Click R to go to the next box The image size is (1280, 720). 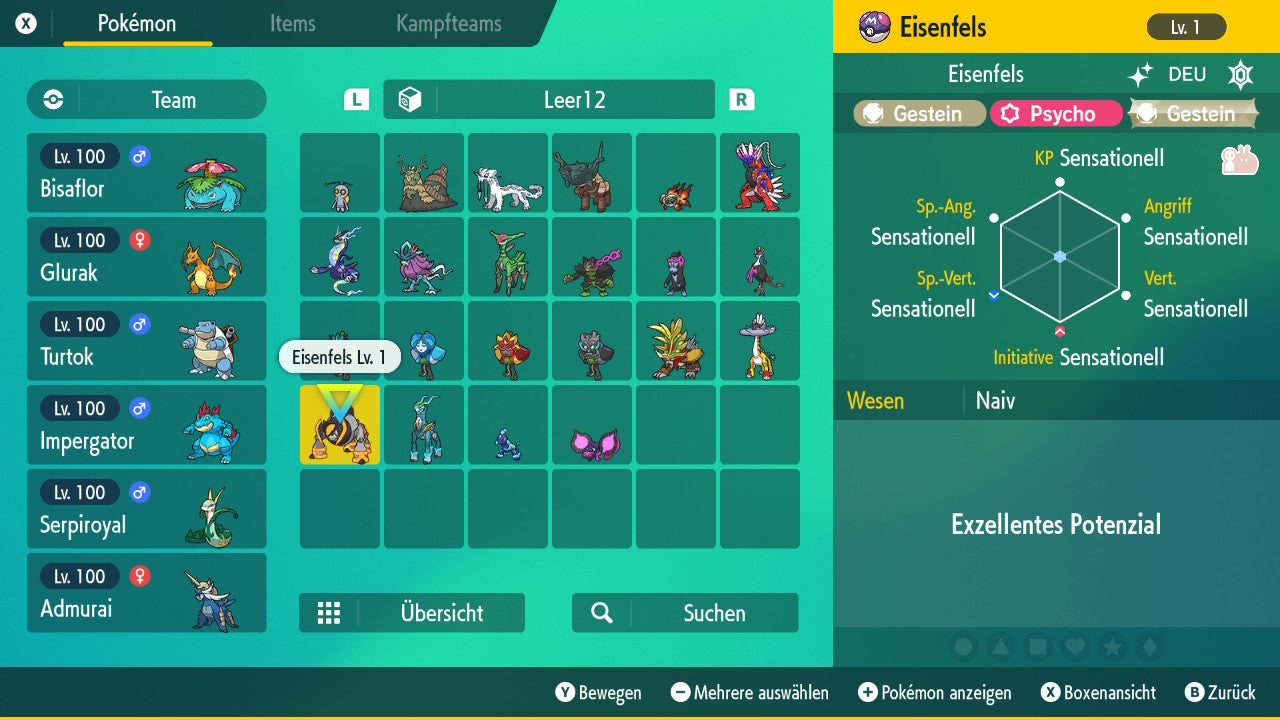point(741,99)
